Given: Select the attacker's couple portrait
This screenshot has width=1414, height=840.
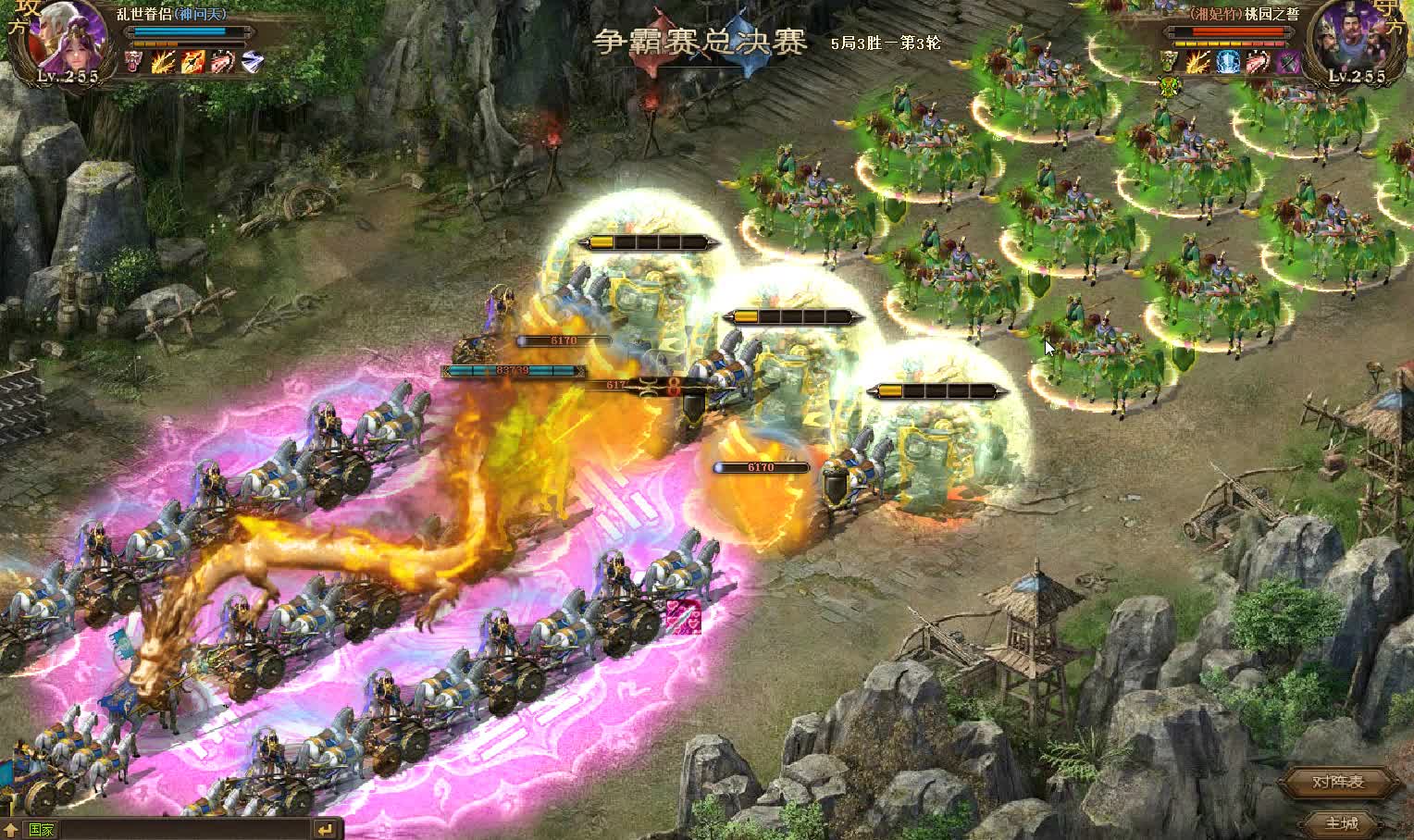Looking at the screenshot, I should 68,37.
